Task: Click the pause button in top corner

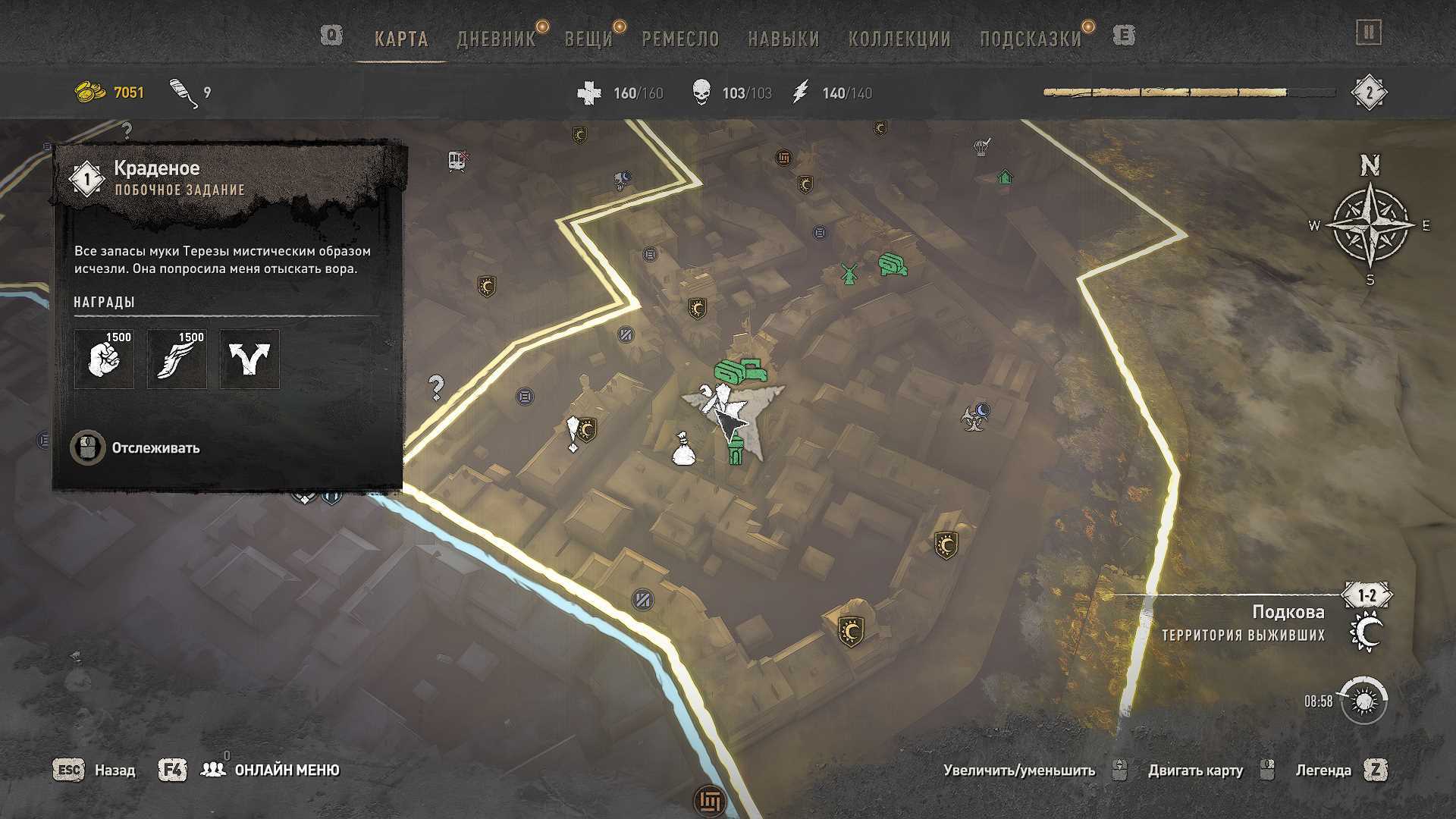Action: pos(1369,33)
